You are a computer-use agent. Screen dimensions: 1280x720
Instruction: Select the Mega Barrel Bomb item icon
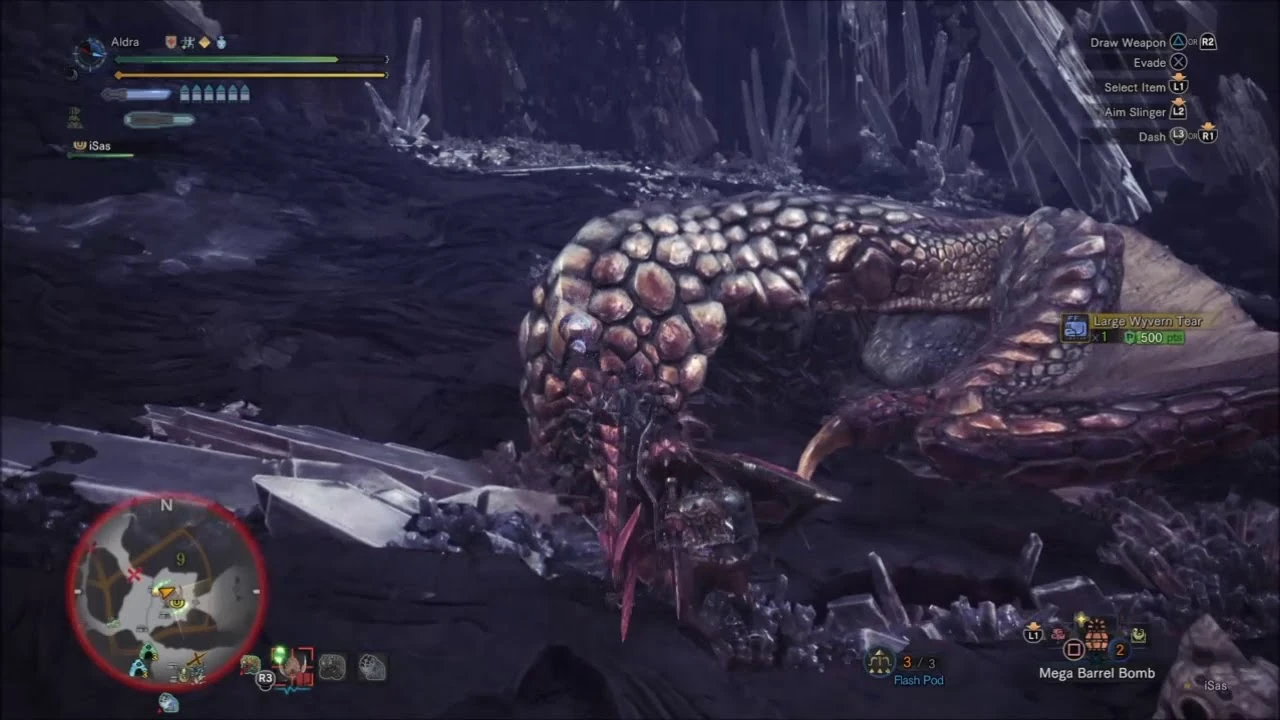click(1097, 638)
